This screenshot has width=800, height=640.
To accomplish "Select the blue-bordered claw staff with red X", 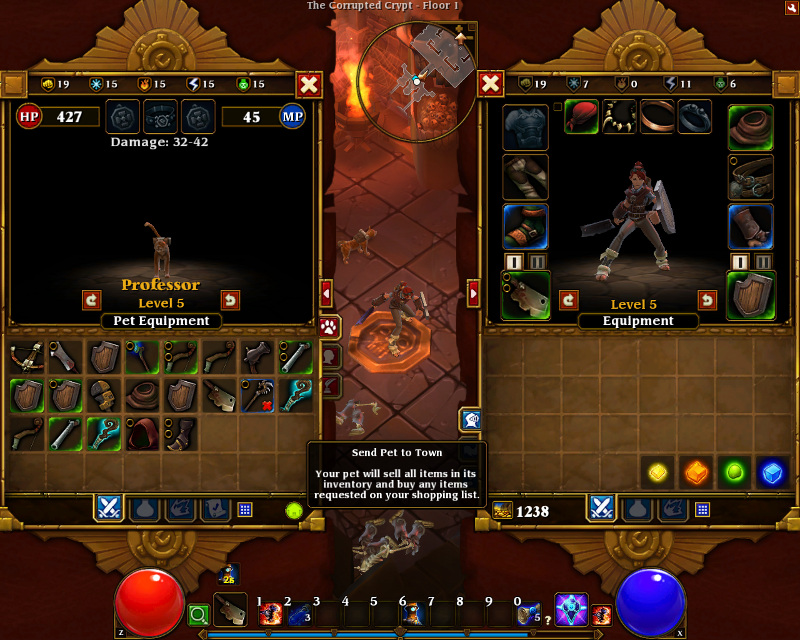I will [258, 395].
